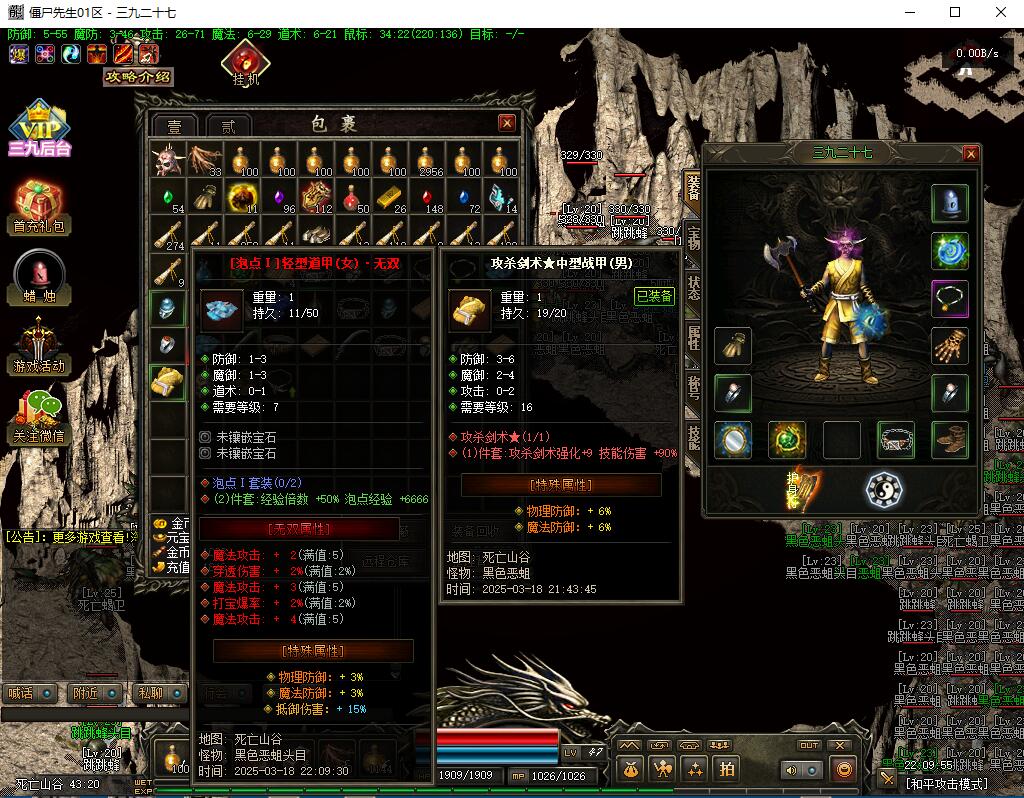Switch to bag tab 贰
This screenshot has height=798, width=1024.
pyautogui.click(x=228, y=126)
